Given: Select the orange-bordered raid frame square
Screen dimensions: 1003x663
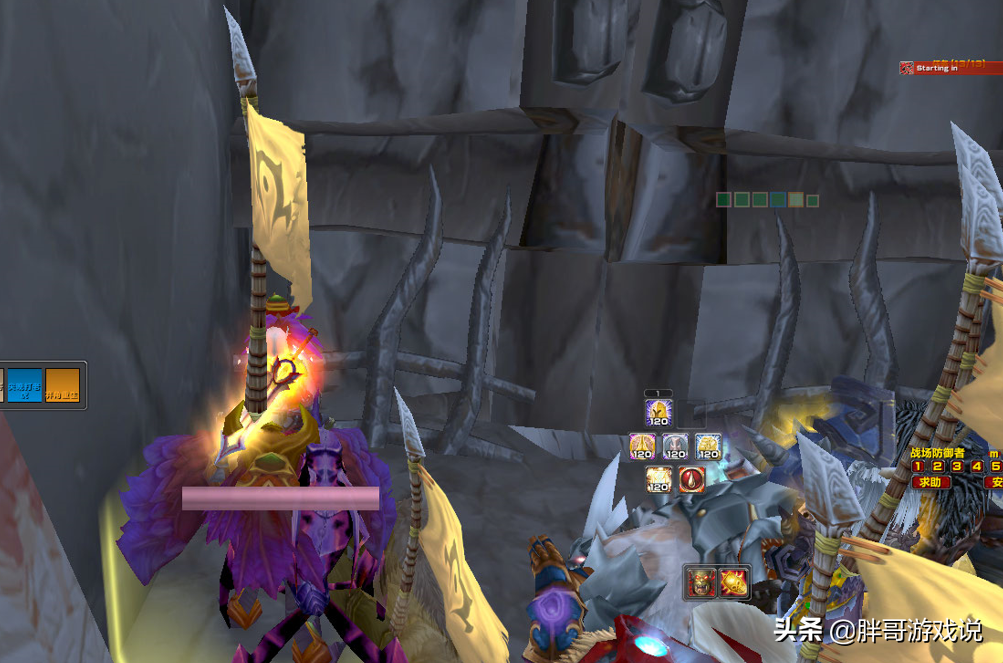Looking at the screenshot, I should point(795,200).
